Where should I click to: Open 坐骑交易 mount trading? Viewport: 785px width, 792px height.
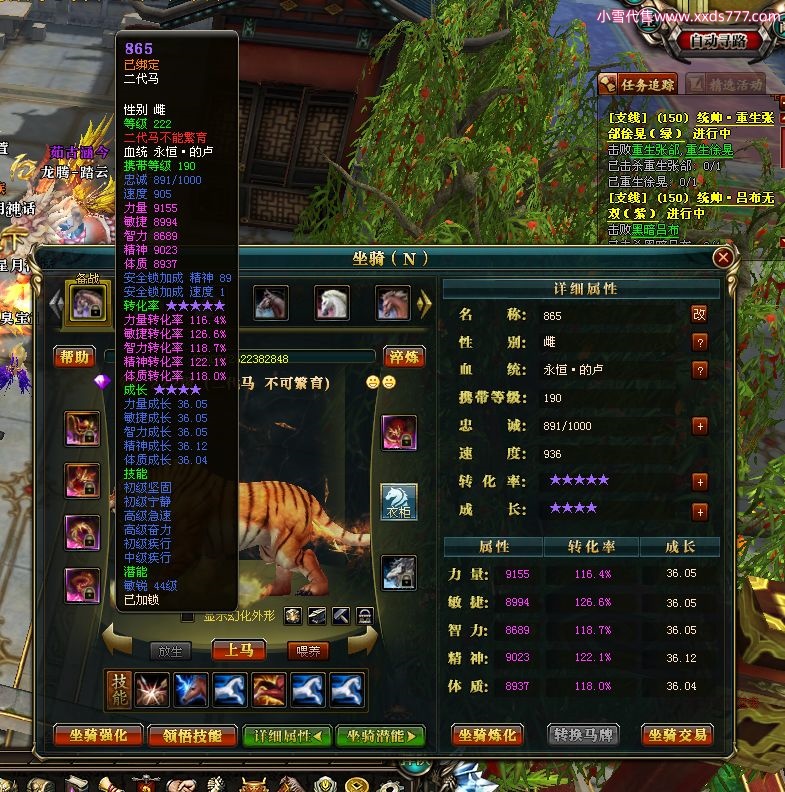(x=676, y=736)
